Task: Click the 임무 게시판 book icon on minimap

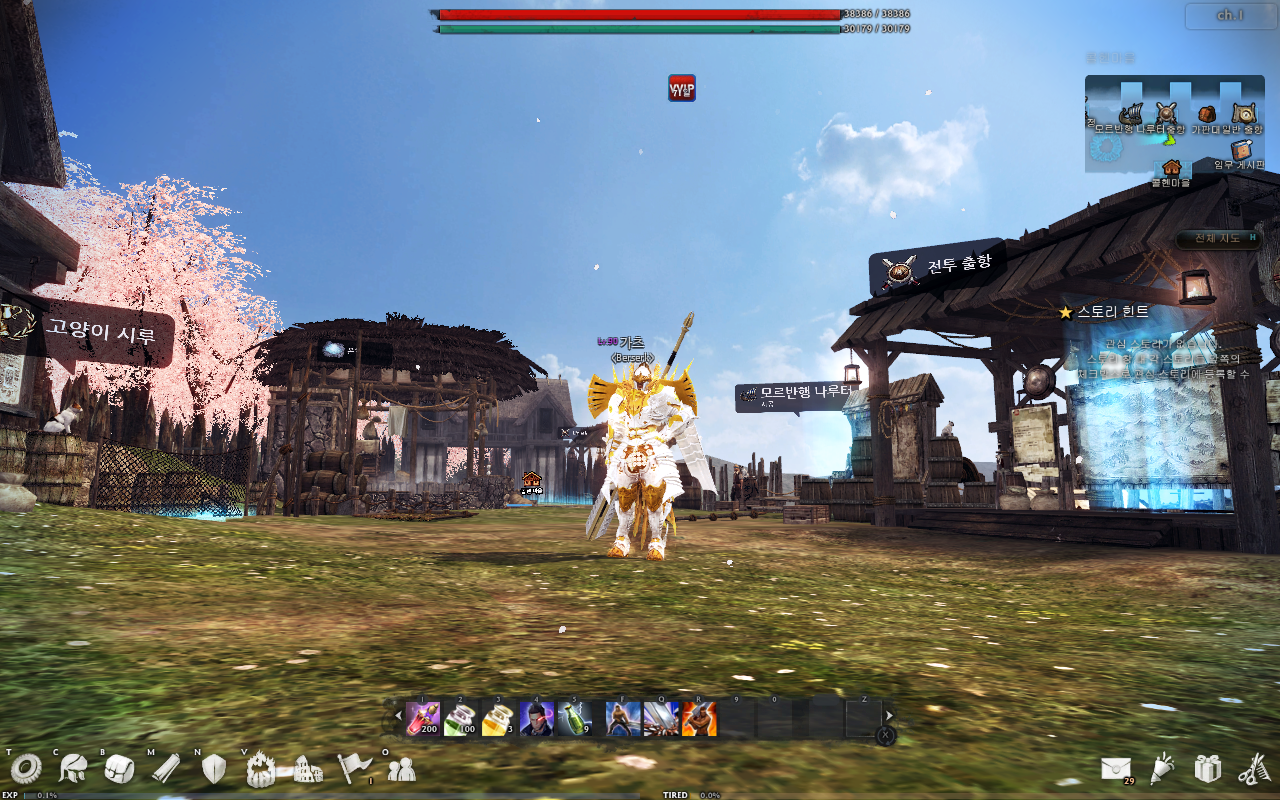Action: click(x=1241, y=150)
